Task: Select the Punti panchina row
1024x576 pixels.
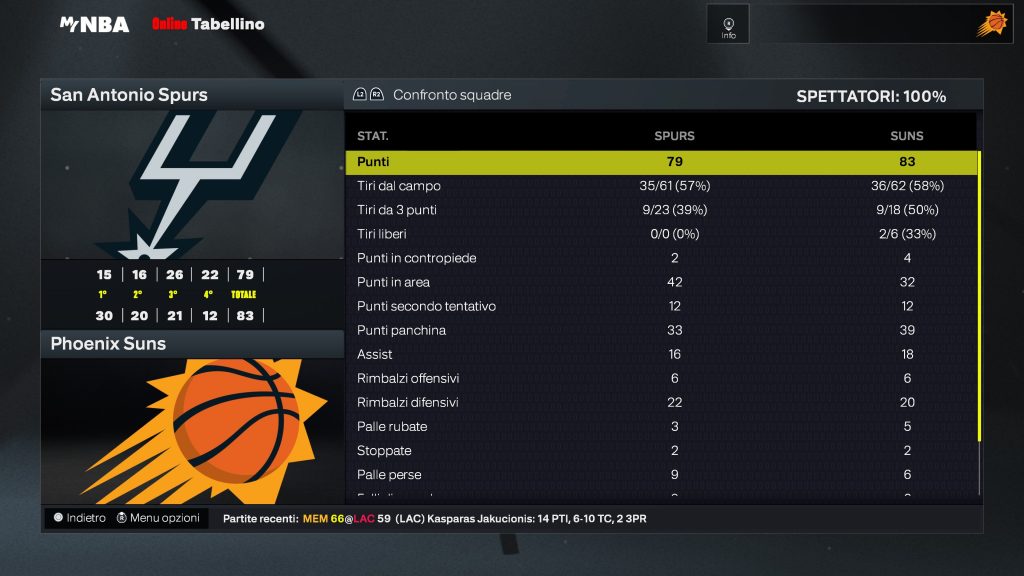Action: click(x=660, y=330)
